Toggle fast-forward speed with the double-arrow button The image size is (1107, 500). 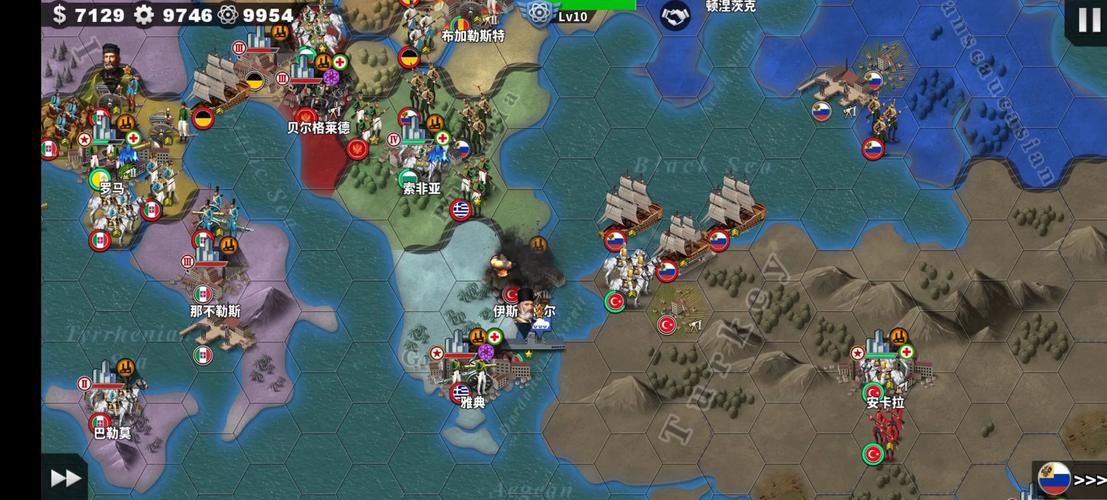(x=65, y=478)
